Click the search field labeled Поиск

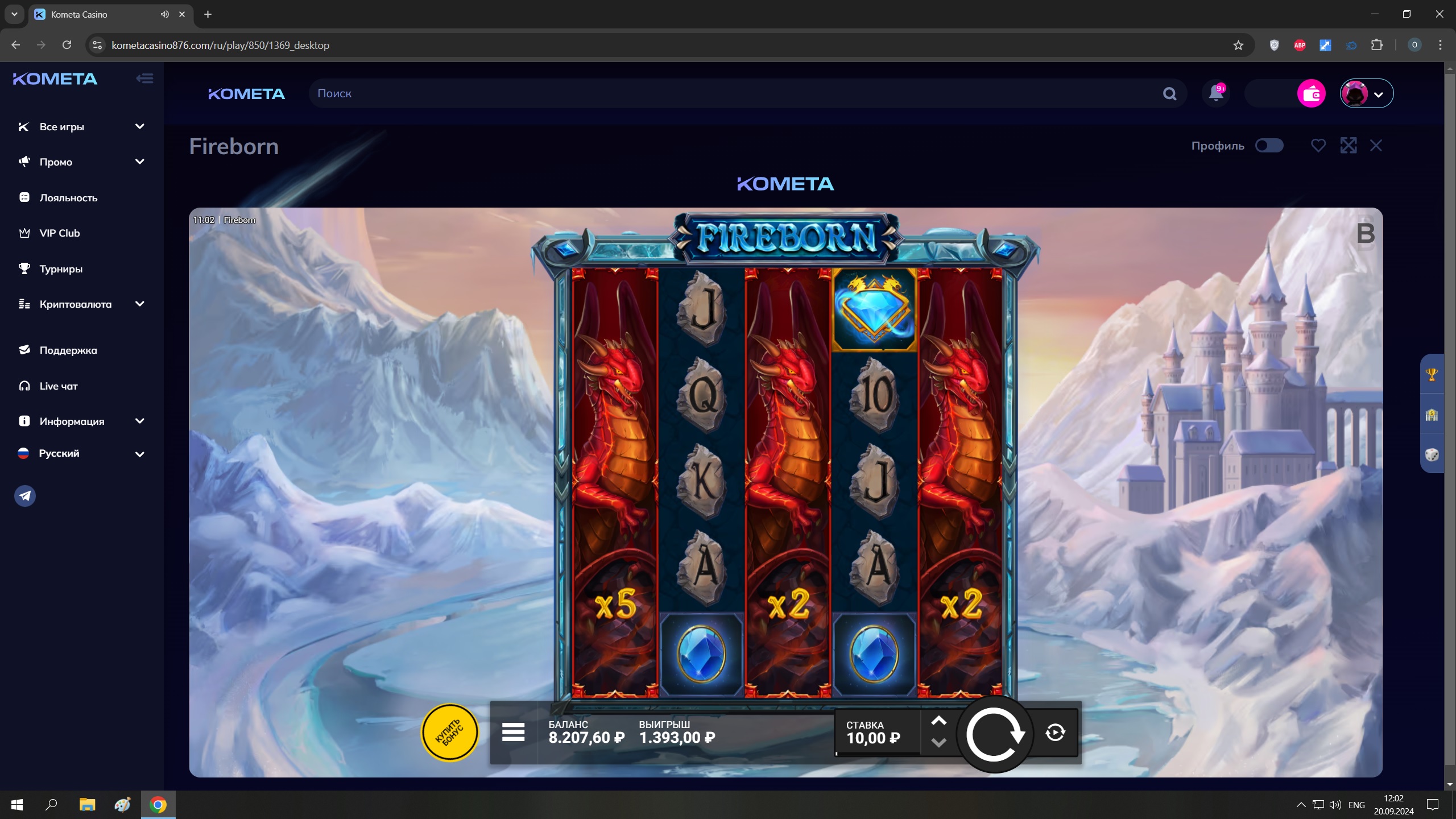(x=734, y=94)
